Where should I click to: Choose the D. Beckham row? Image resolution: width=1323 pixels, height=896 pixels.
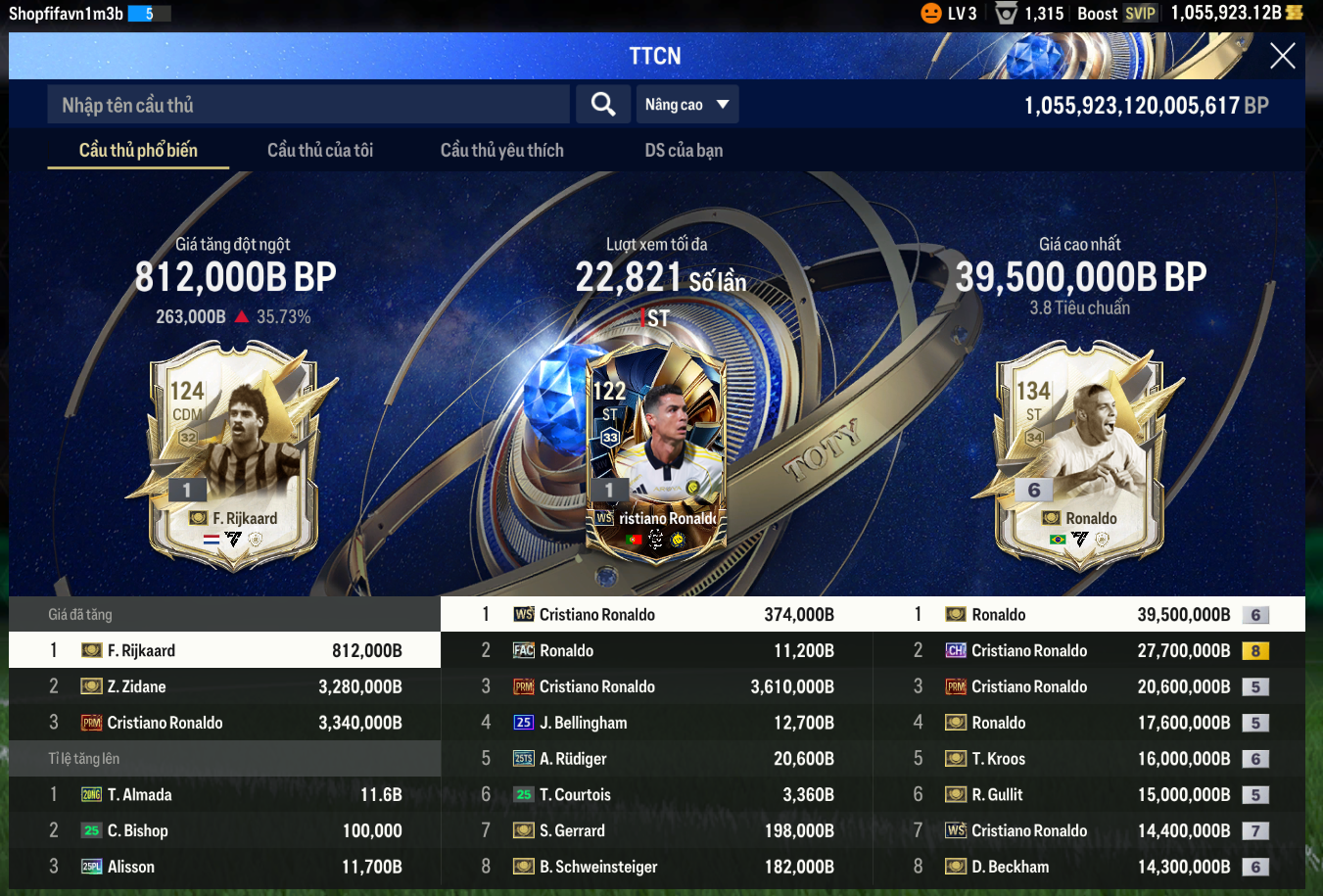[1088, 867]
